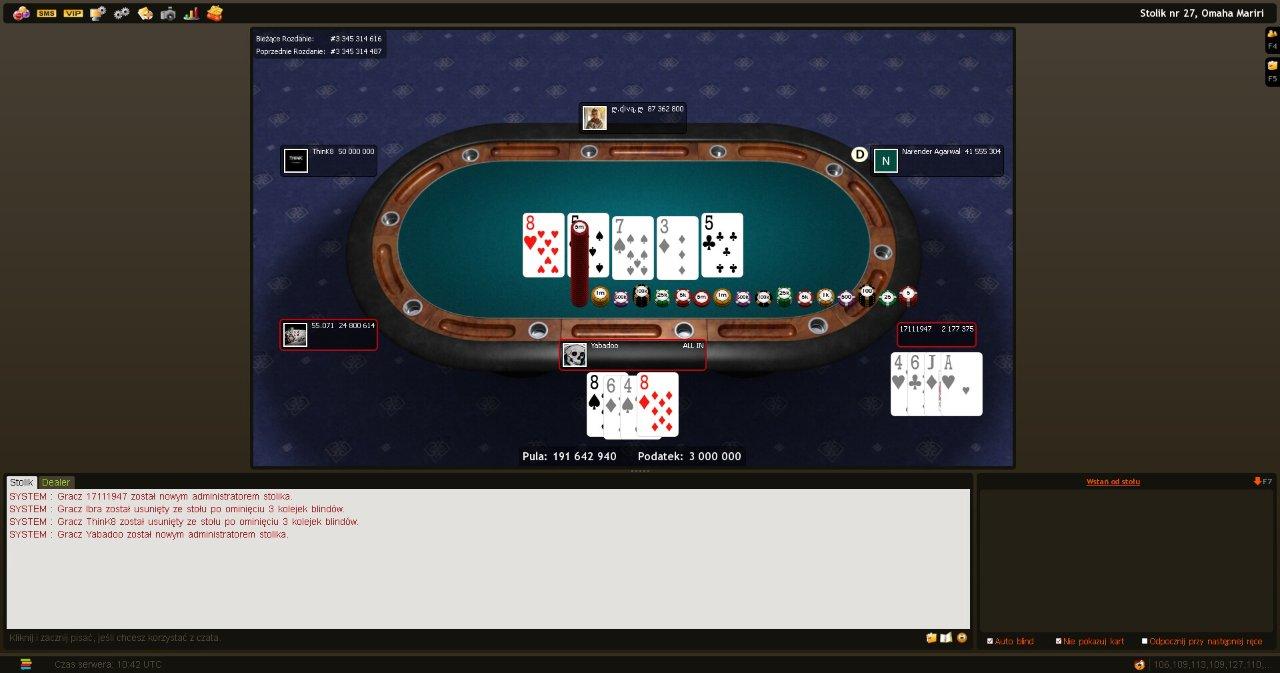Open the VIP section
The height and width of the screenshot is (673, 1280).
point(73,13)
